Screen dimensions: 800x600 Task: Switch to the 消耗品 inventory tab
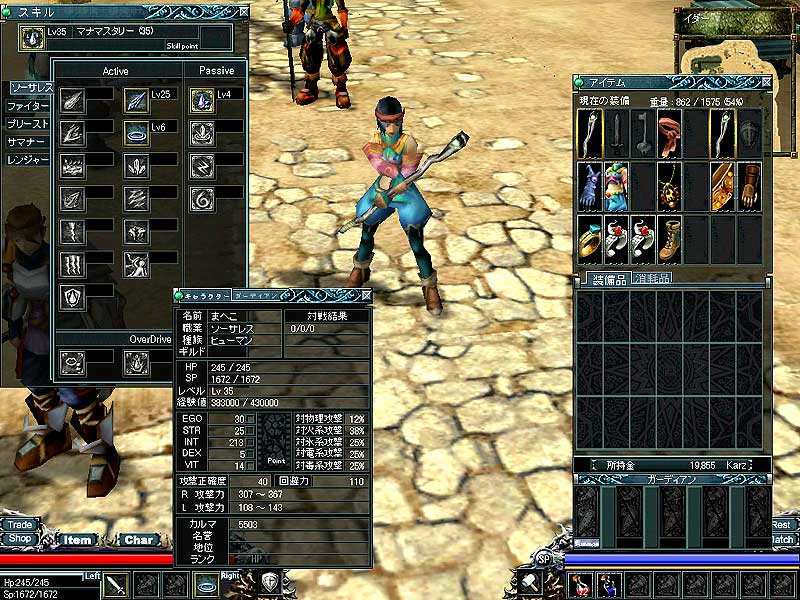click(x=650, y=278)
